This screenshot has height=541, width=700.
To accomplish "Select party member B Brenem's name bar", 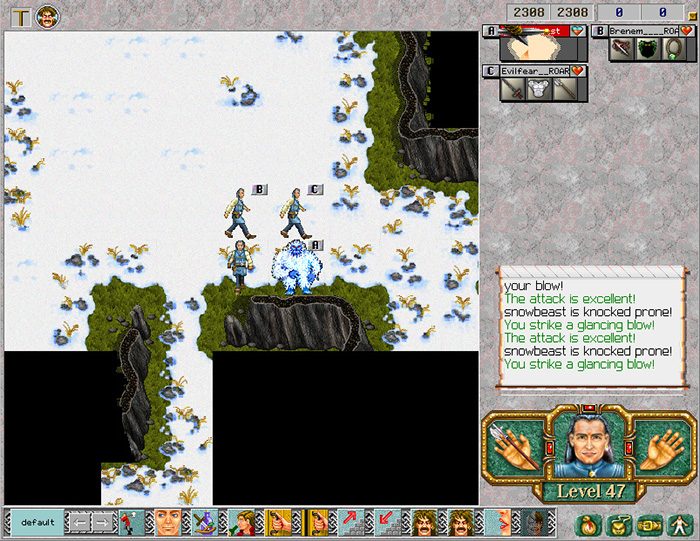I will [x=639, y=31].
